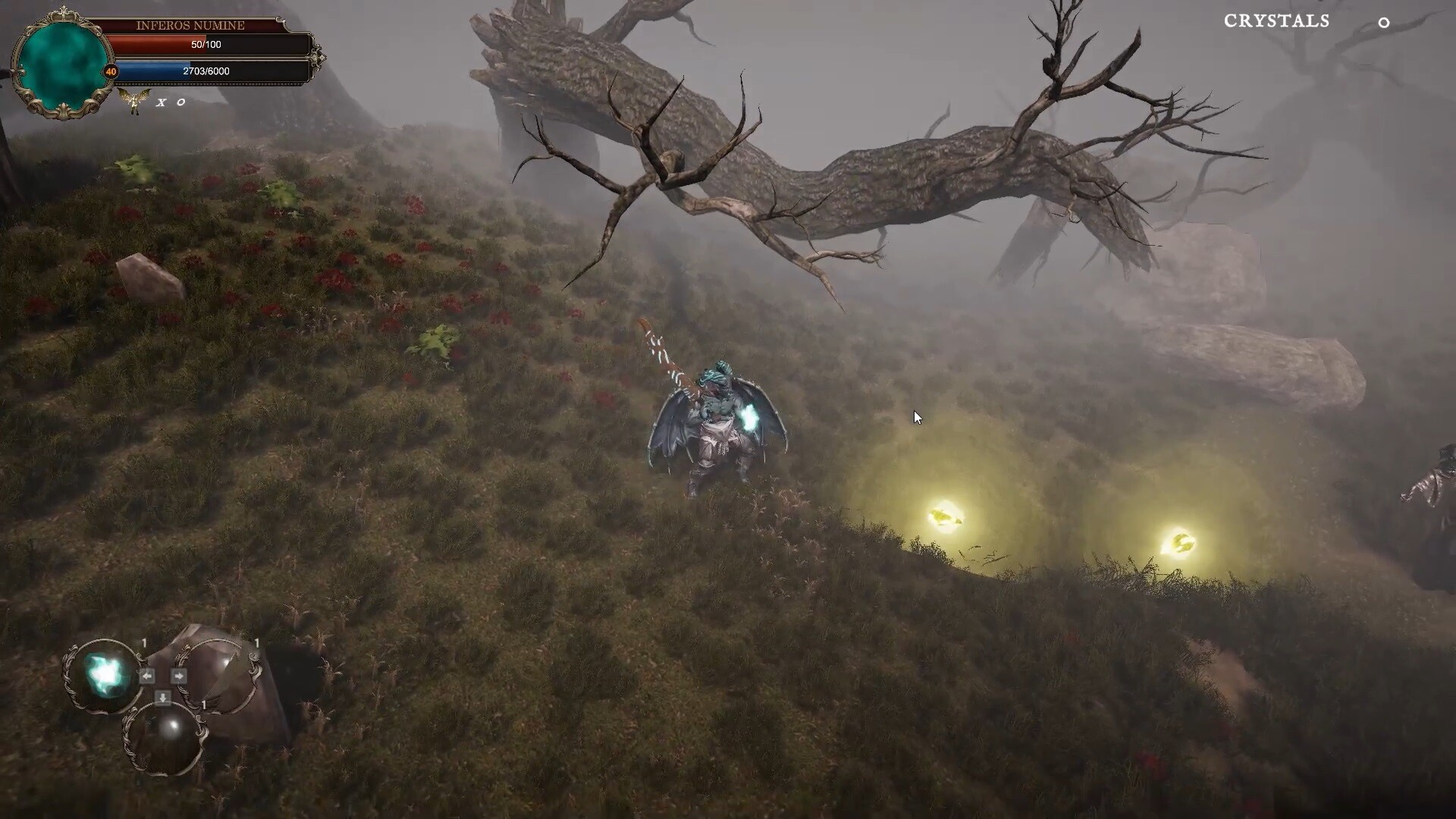Click the CRYSTALS label

pos(1276,21)
